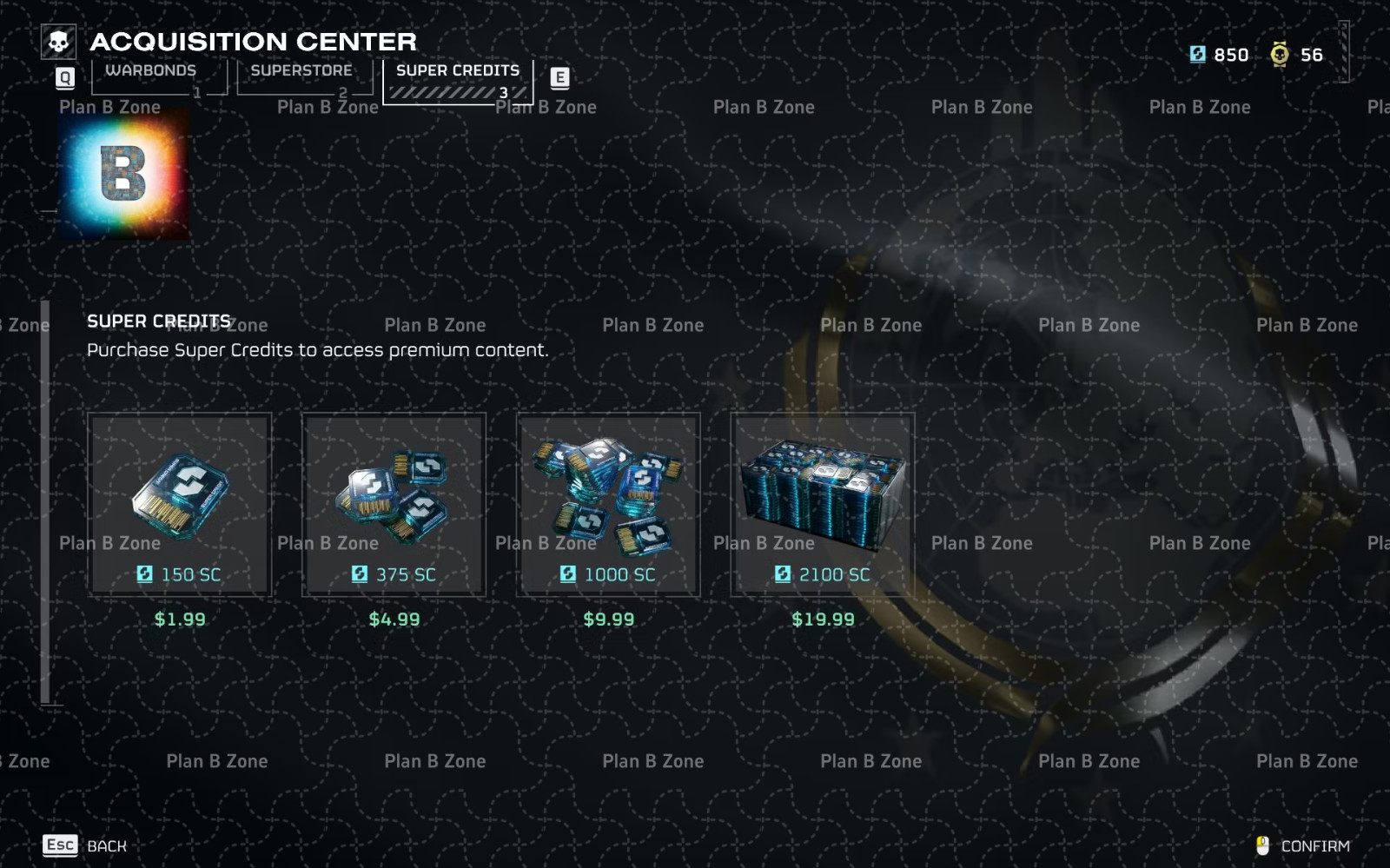Click the SC icon next to the 2100 SC label
Image resolution: width=1390 pixels, height=868 pixels.
point(781,574)
